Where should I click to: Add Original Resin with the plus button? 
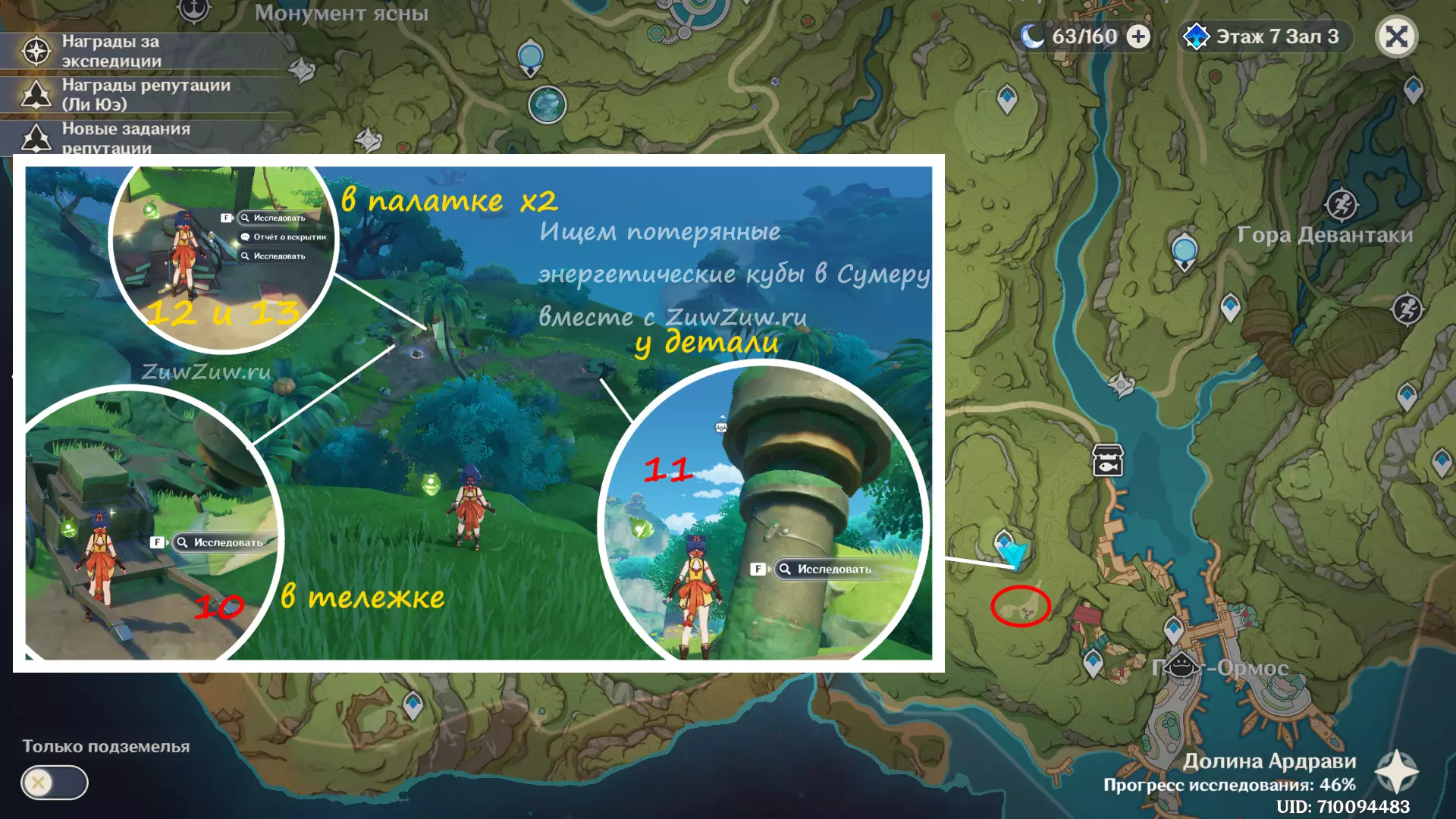(1138, 36)
